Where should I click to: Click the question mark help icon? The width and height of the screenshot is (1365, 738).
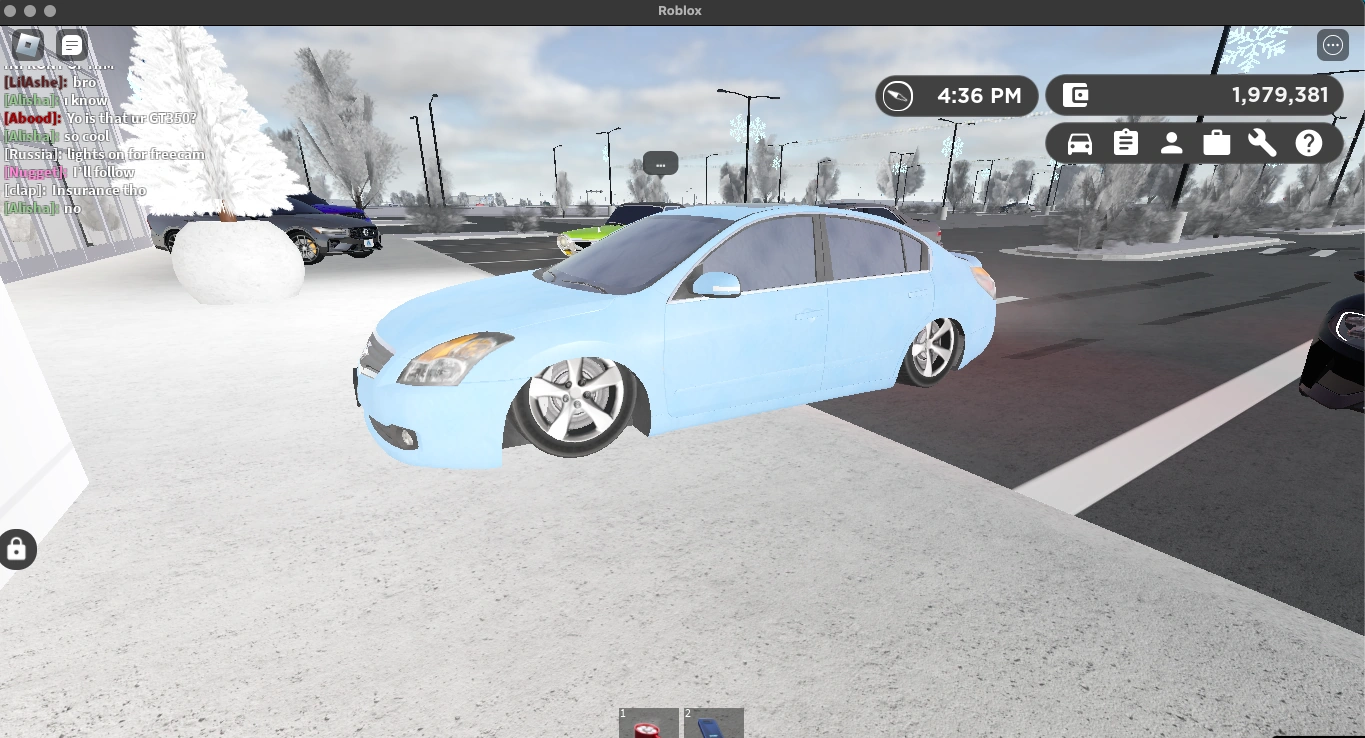pos(1308,142)
